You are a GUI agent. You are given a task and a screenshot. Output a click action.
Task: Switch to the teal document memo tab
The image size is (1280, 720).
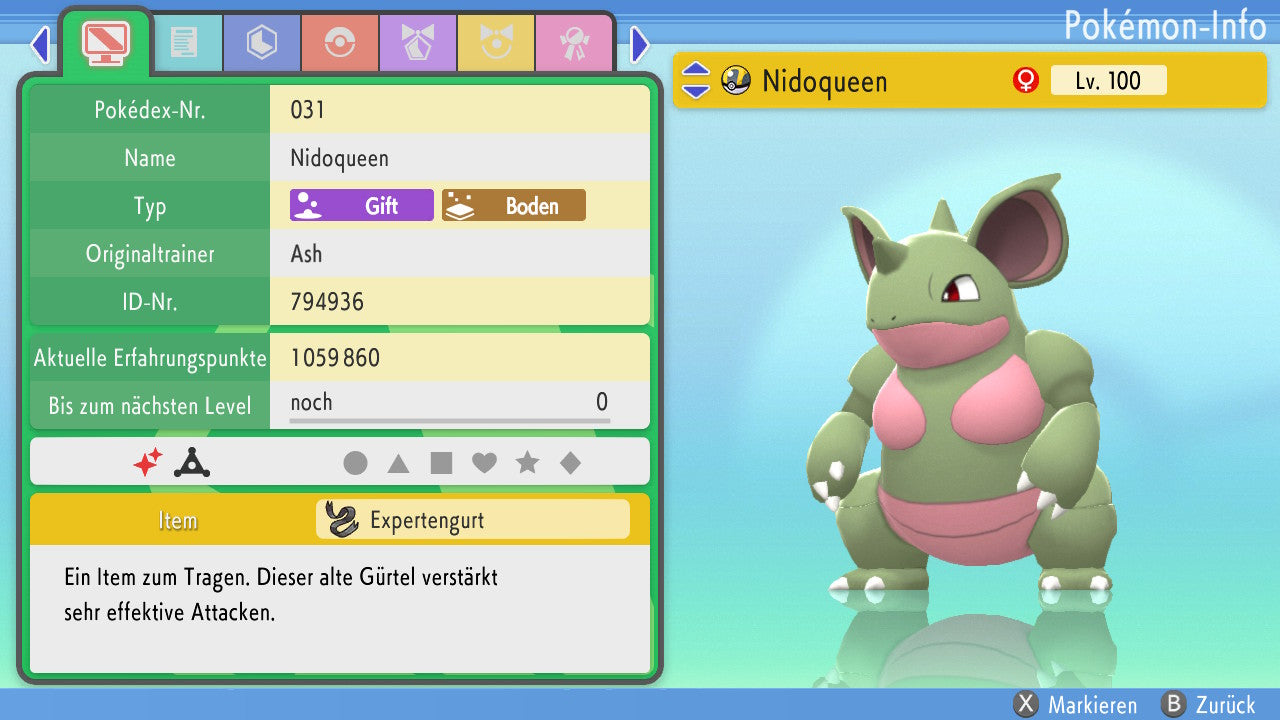[184, 43]
